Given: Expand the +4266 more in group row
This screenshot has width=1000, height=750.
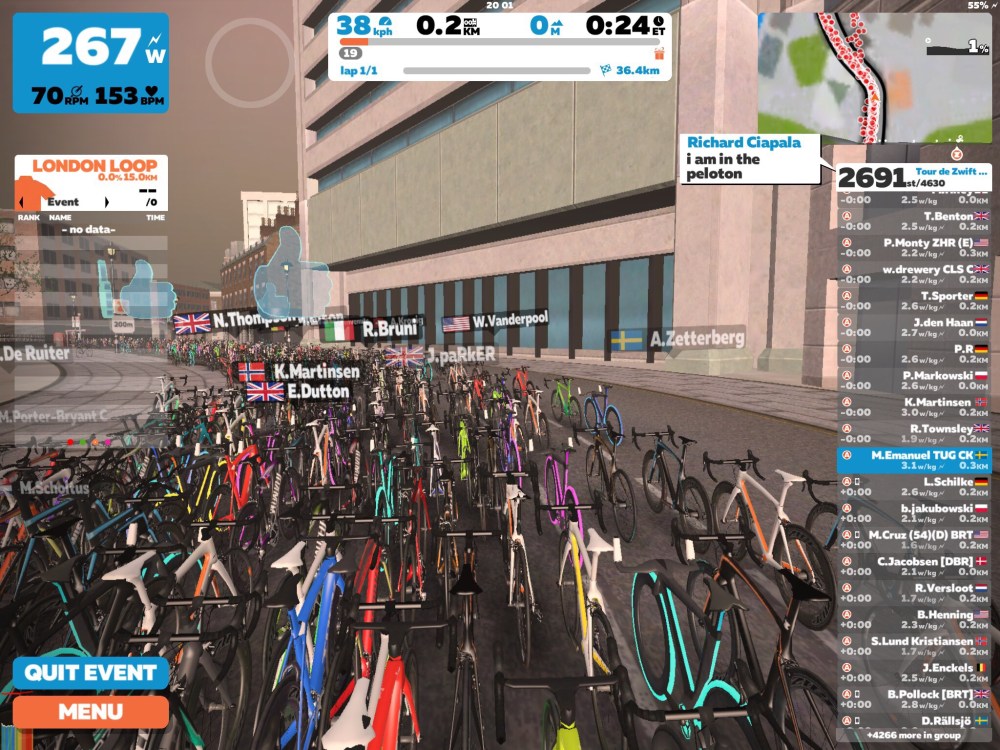Looking at the screenshot, I should click(x=913, y=735).
